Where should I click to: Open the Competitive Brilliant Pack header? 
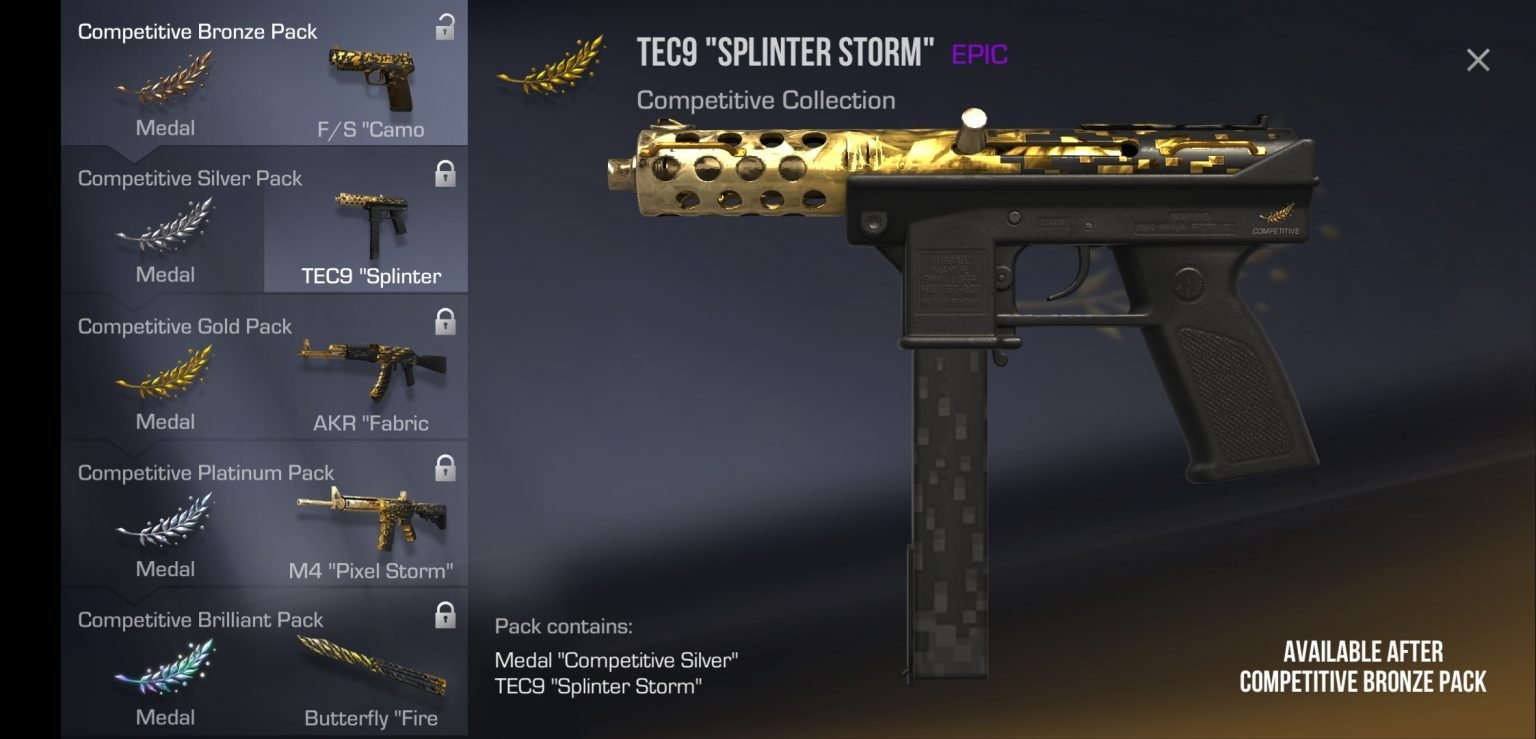tap(201, 620)
